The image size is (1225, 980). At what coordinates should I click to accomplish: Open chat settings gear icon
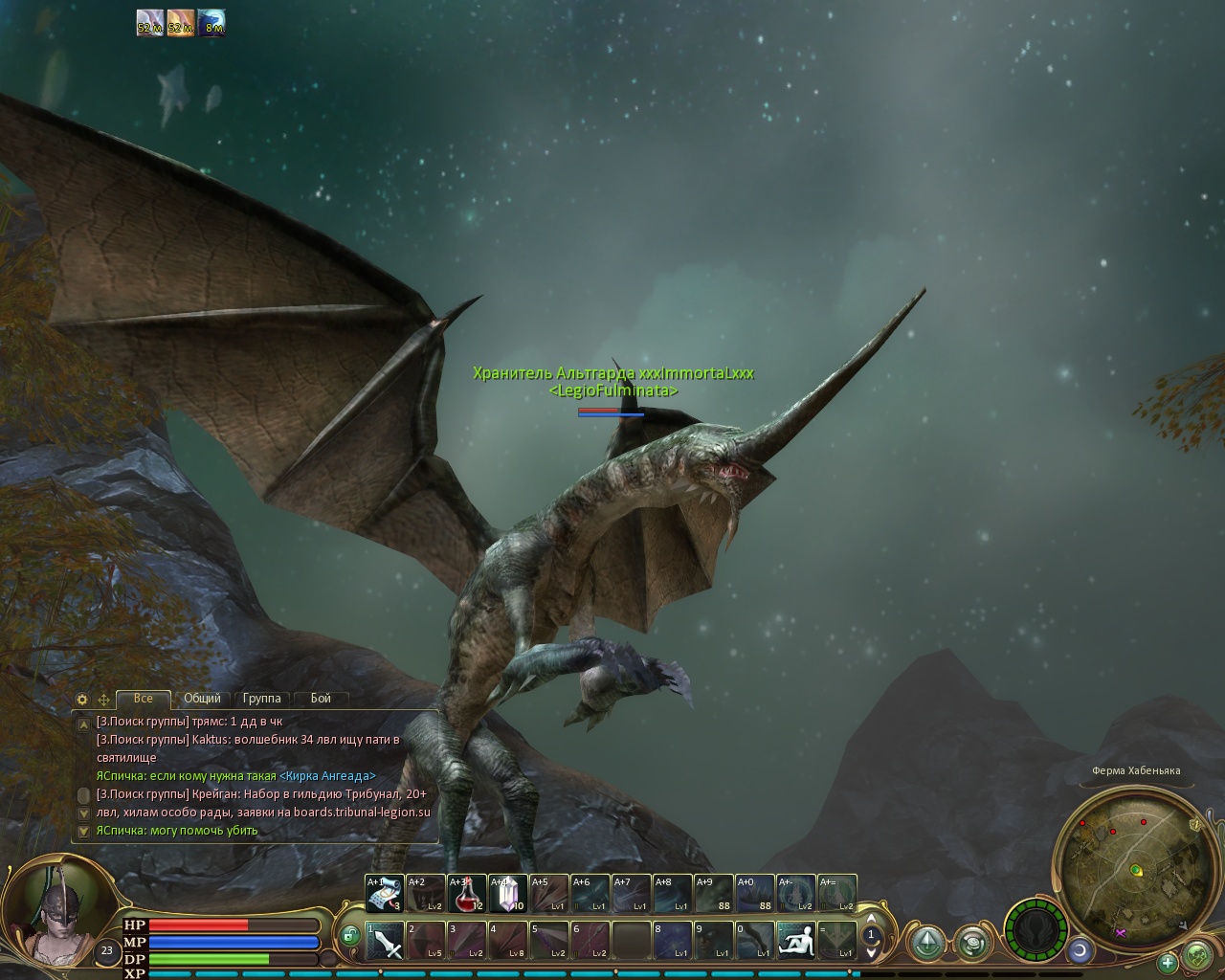point(82,700)
